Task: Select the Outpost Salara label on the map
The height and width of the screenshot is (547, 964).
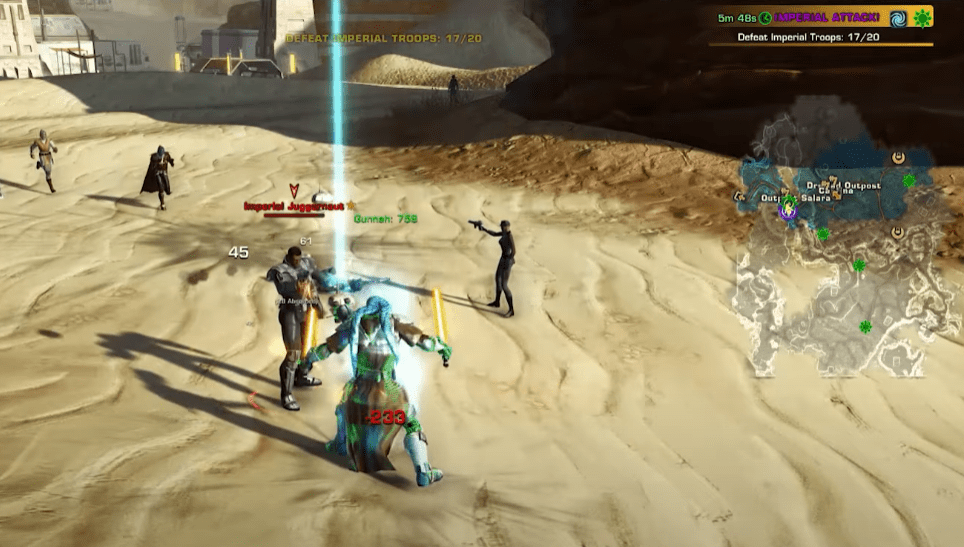Action: [800, 198]
